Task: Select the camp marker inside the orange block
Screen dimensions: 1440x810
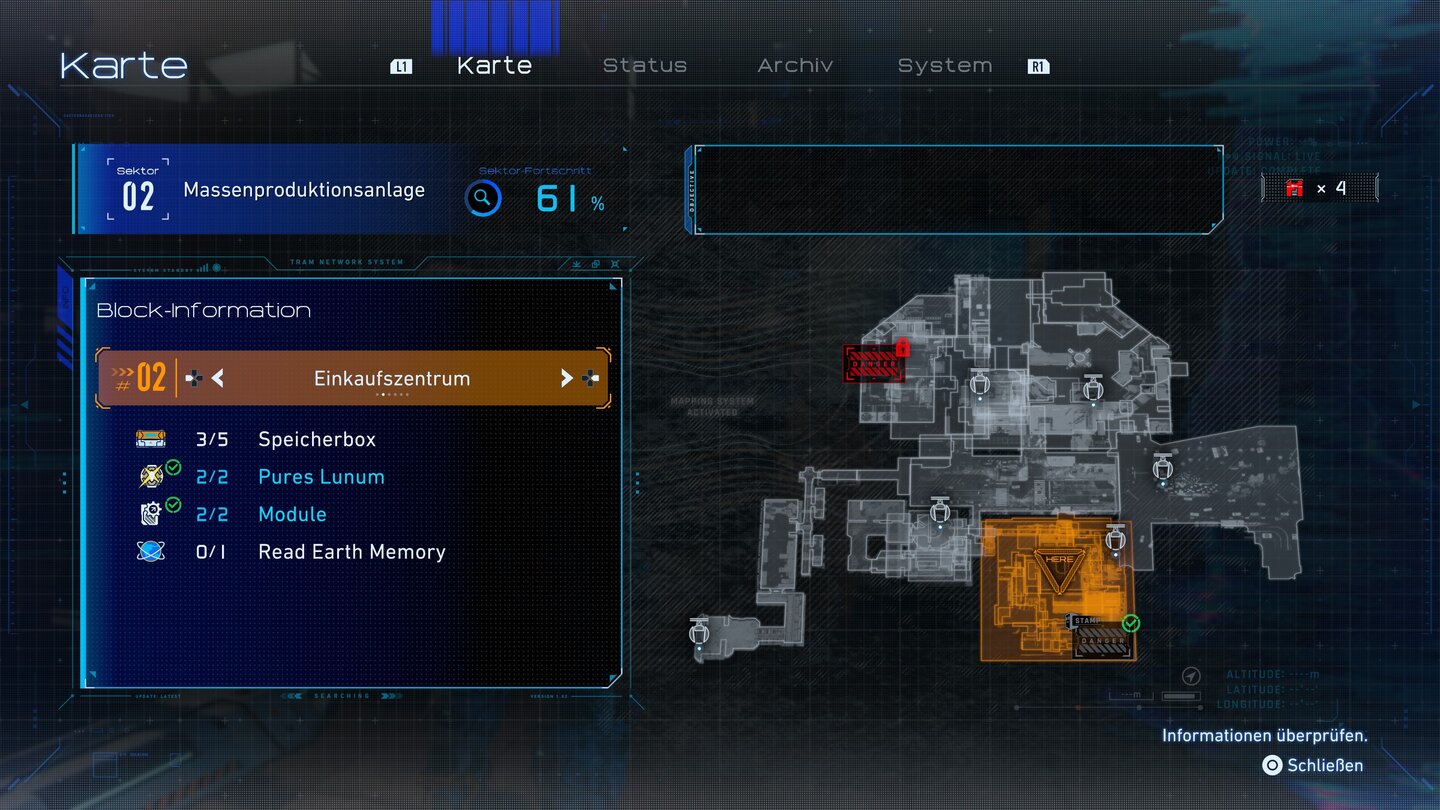Action: point(1116,541)
